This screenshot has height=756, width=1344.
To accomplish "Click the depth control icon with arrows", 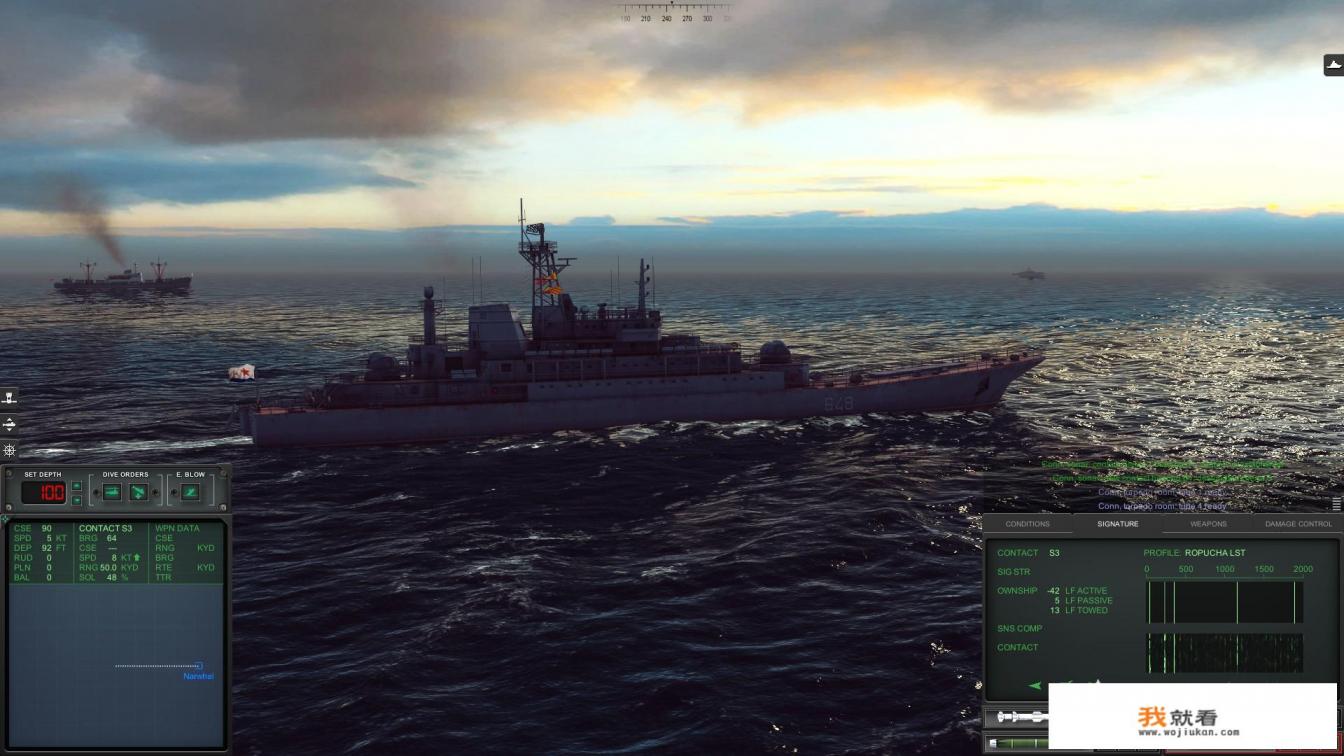I will click(x=8, y=423).
